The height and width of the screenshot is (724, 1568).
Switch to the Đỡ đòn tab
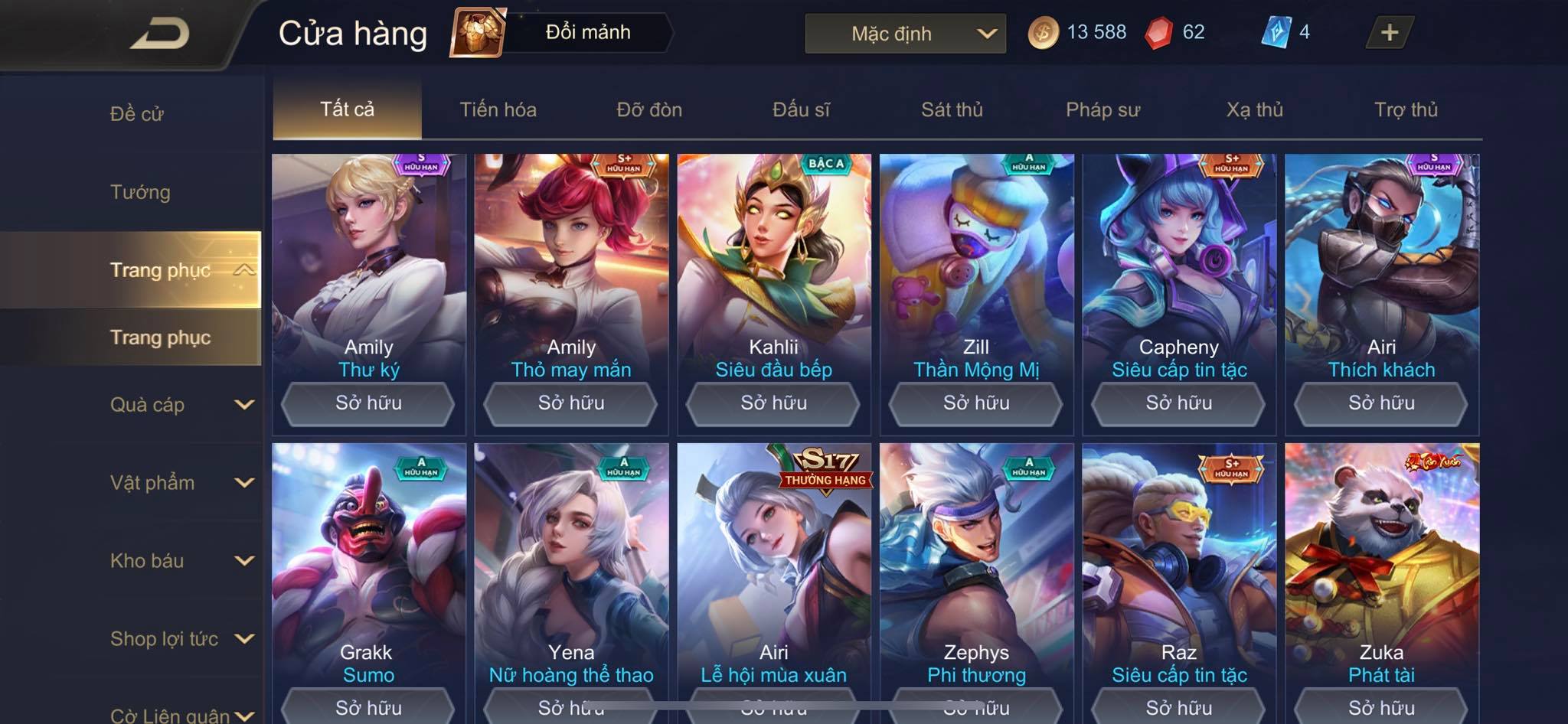pyautogui.click(x=649, y=109)
